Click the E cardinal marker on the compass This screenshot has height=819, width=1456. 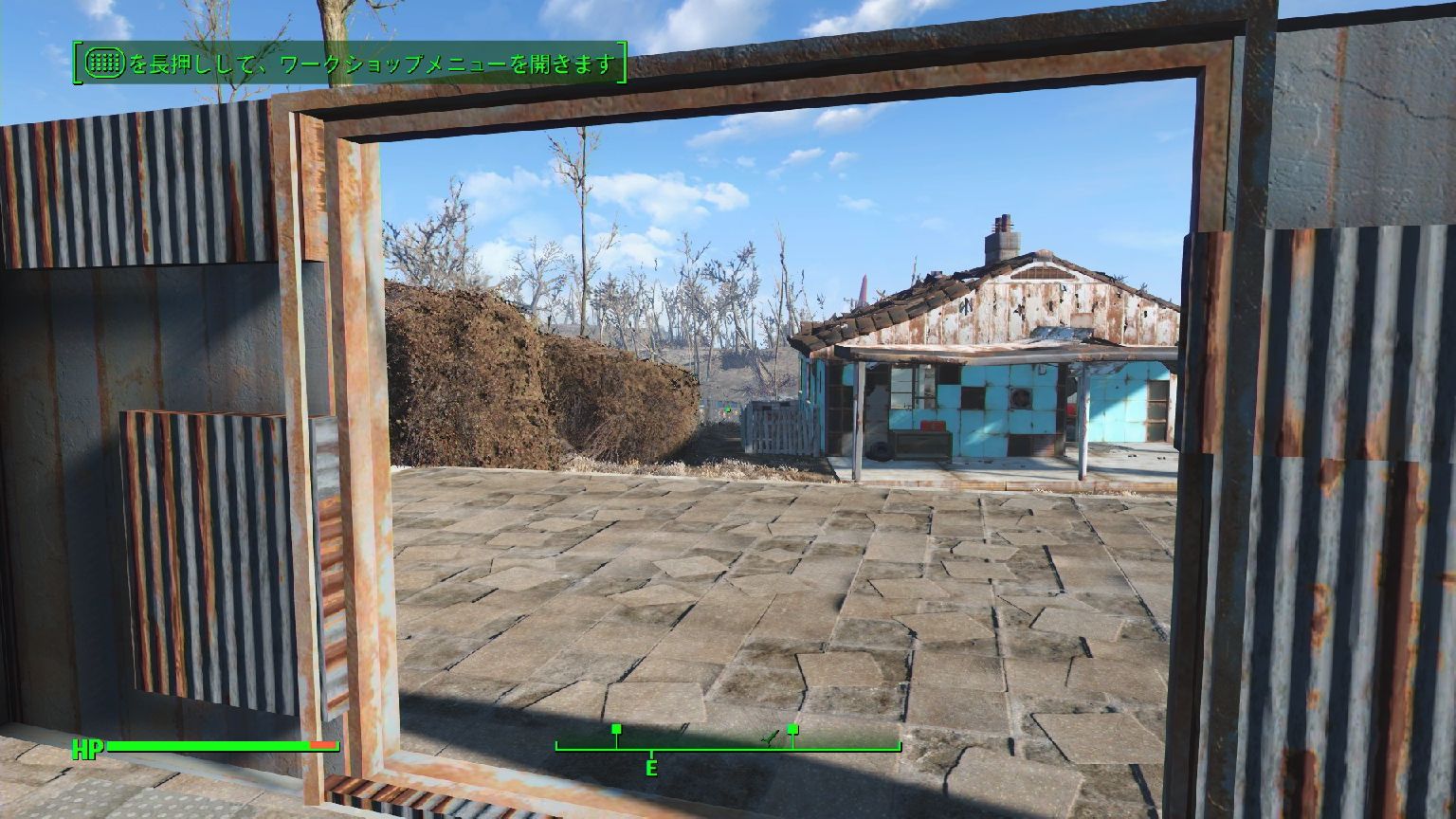tap(651, 765)
